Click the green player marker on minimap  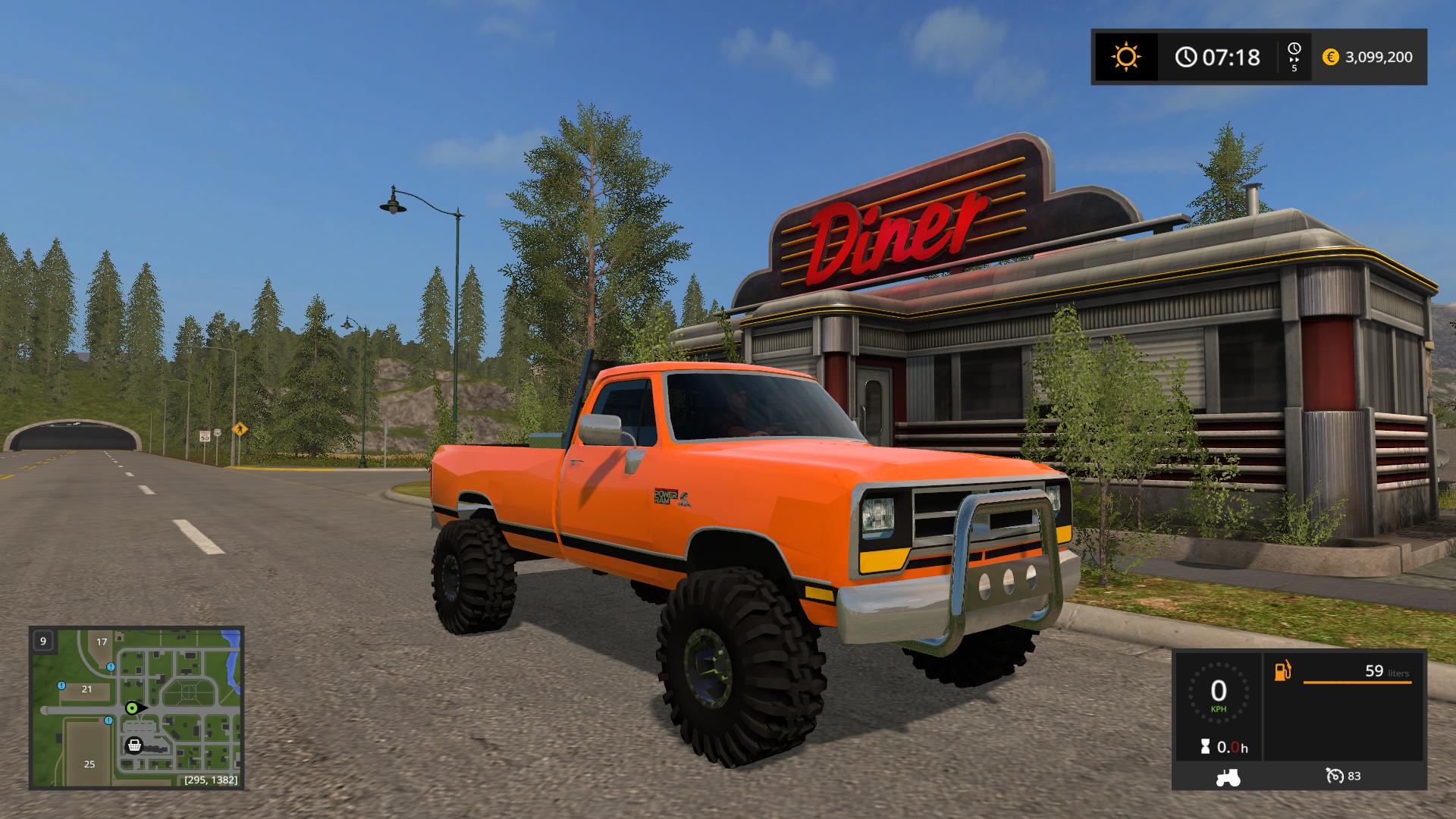132,708
